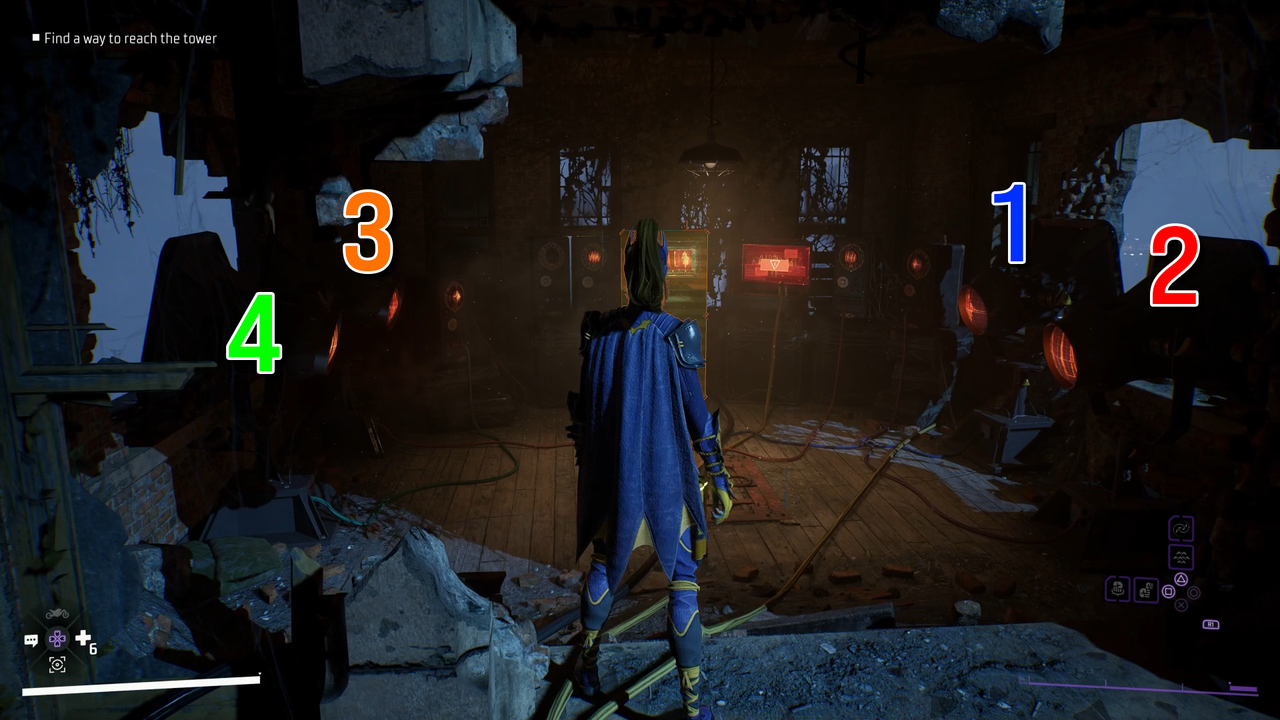
Task: Use the health pack plus icon
Action: pos(82,638)
